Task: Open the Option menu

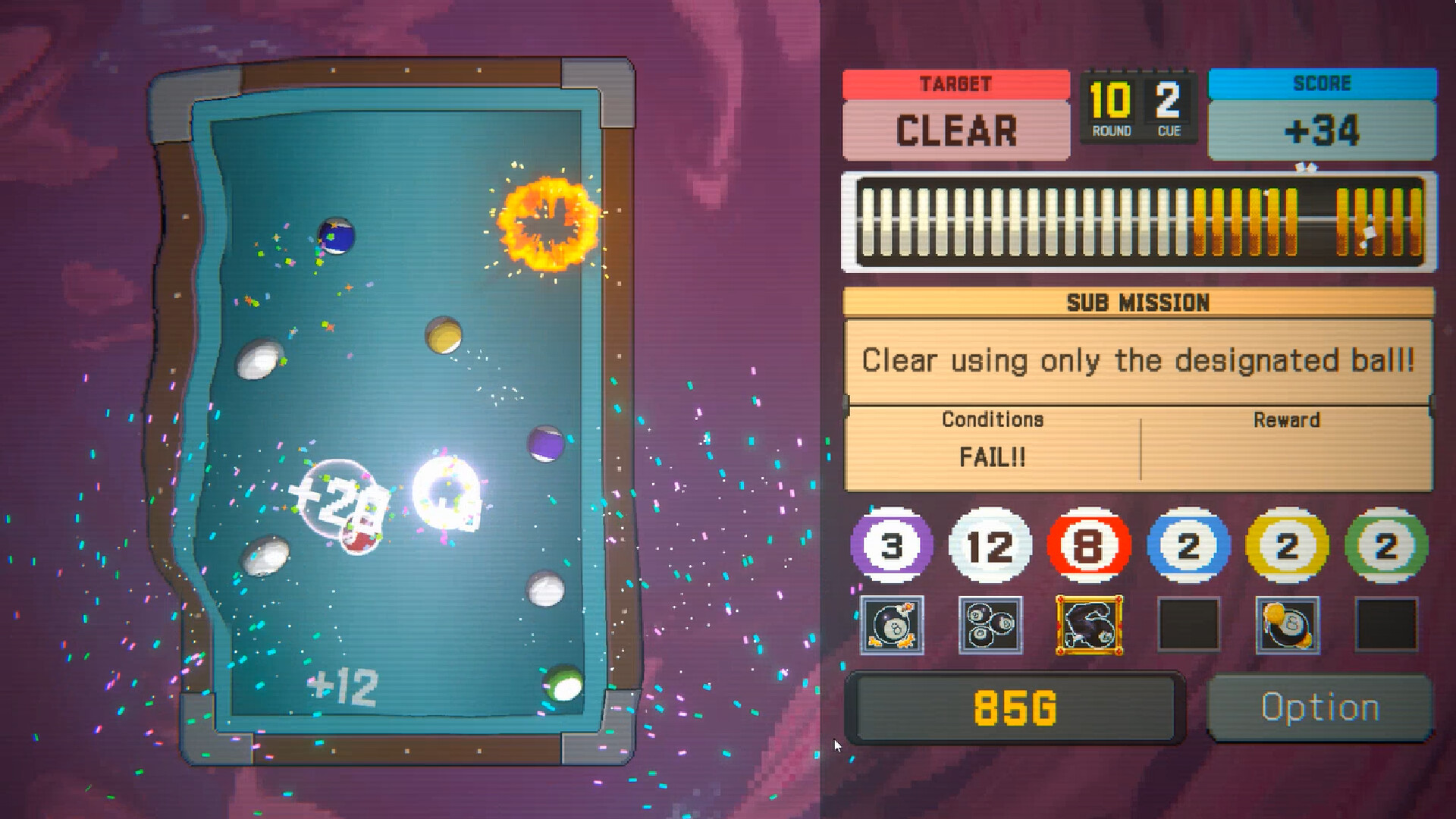Action: pyautogui.click(x=1319, y=708)
